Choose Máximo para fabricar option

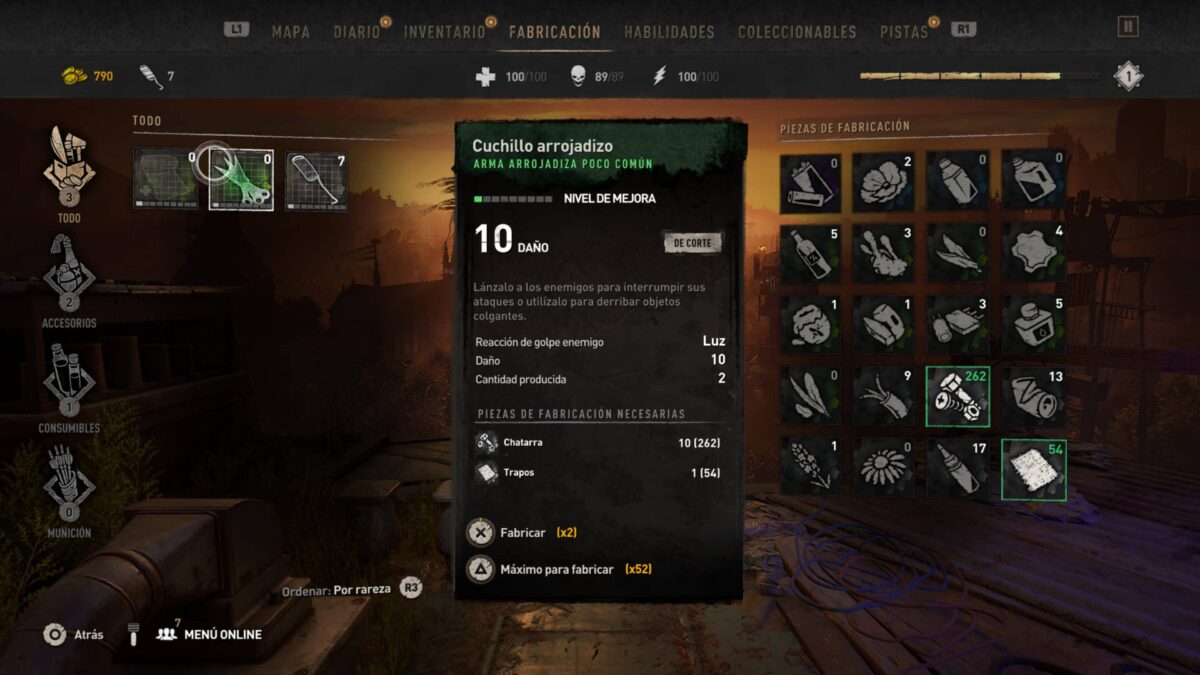pyautogui.click(x=555, y=569)
